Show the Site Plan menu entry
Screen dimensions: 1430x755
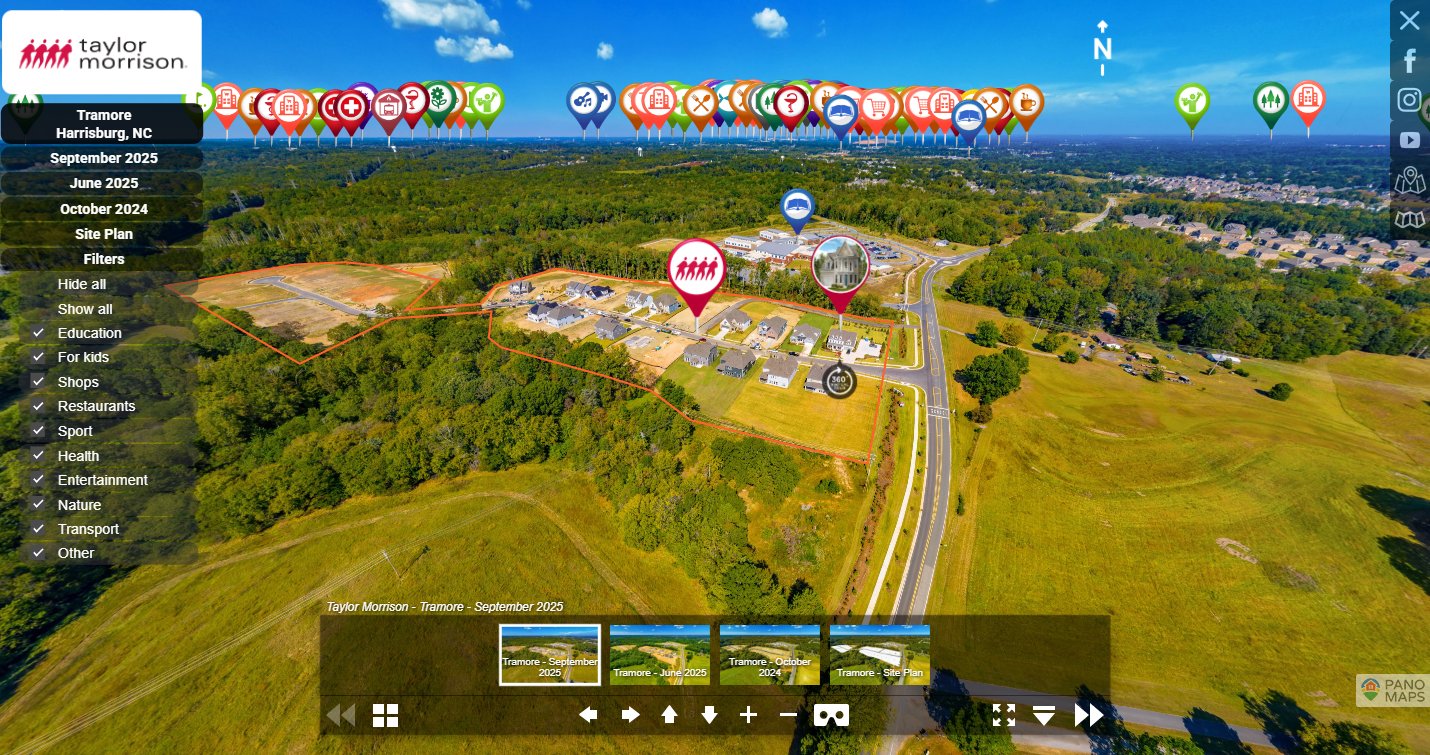(103, 234)
